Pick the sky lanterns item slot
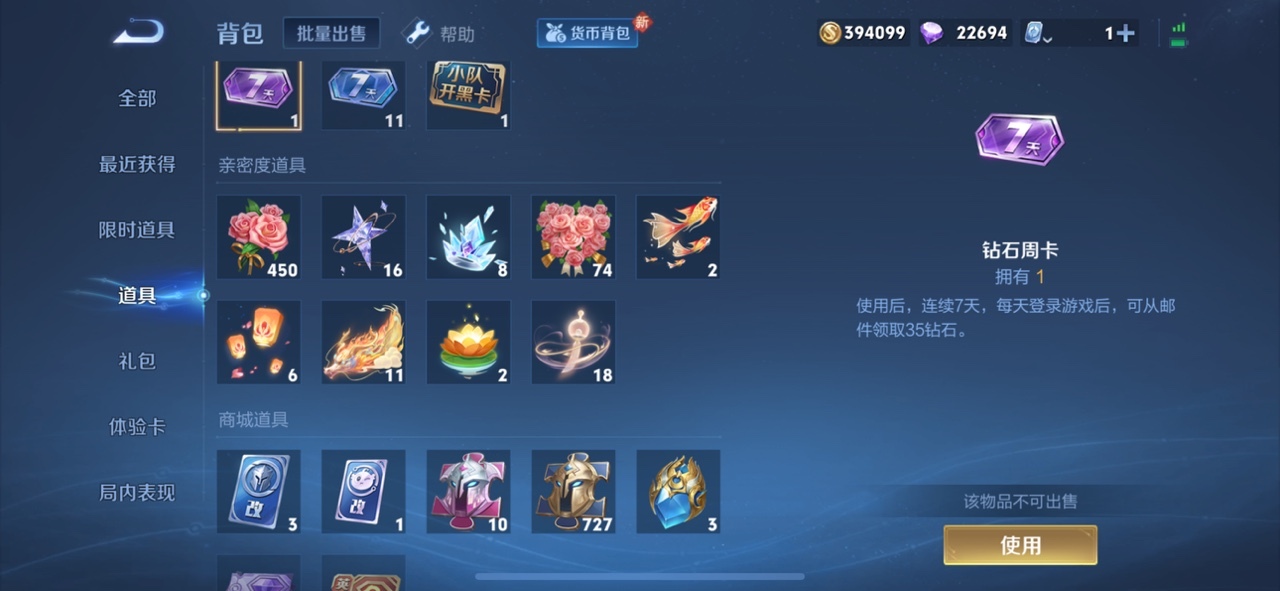1280x591 pixels. [259, 342]
